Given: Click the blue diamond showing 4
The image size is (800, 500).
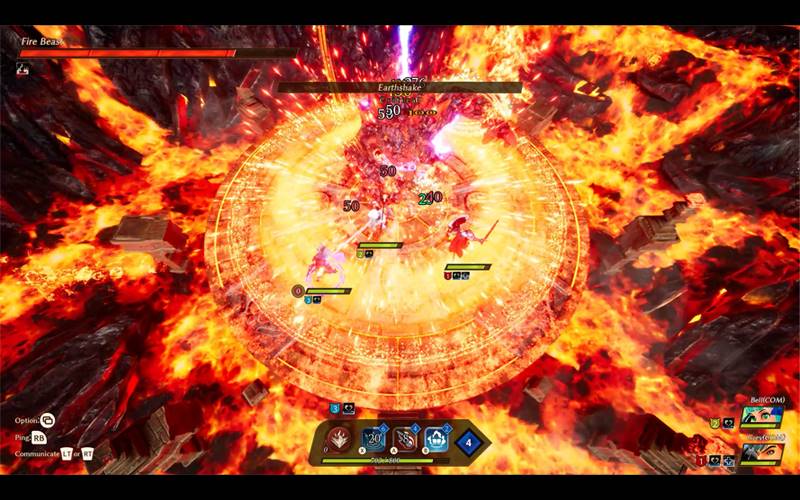Looking at the screenshot, I should coord(468,440).
